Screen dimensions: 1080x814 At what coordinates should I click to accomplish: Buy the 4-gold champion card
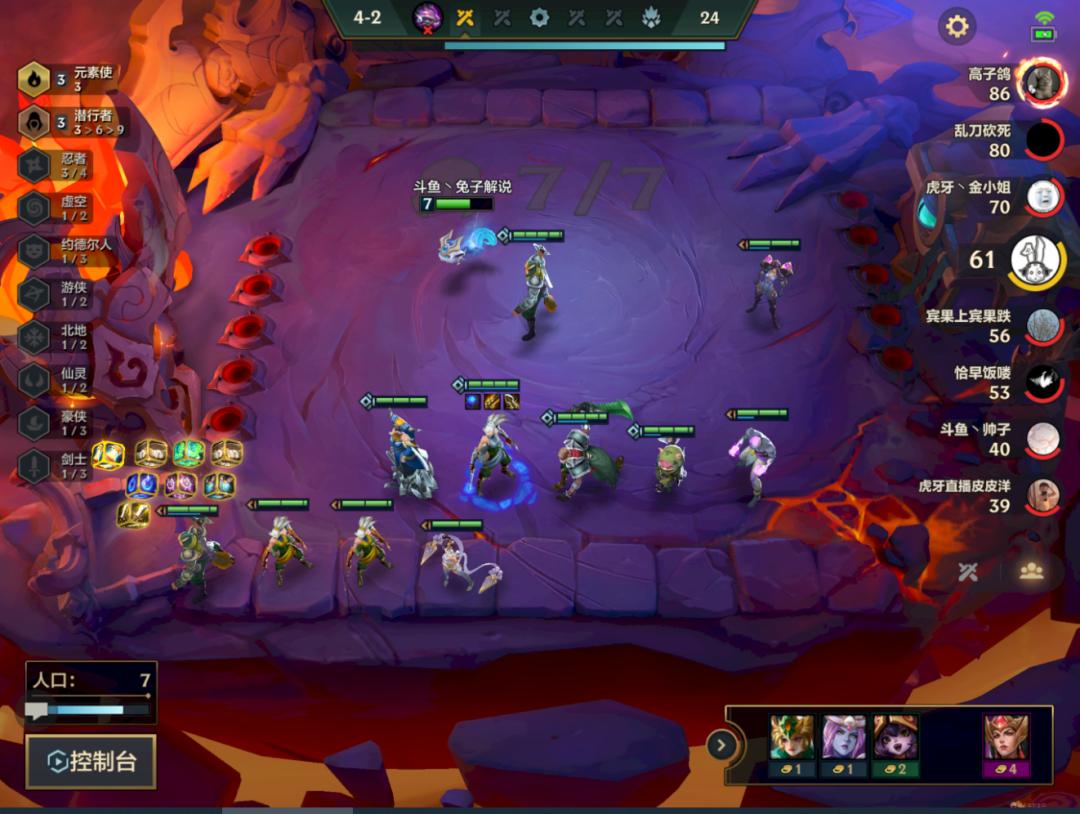(x=1006, y=745)
